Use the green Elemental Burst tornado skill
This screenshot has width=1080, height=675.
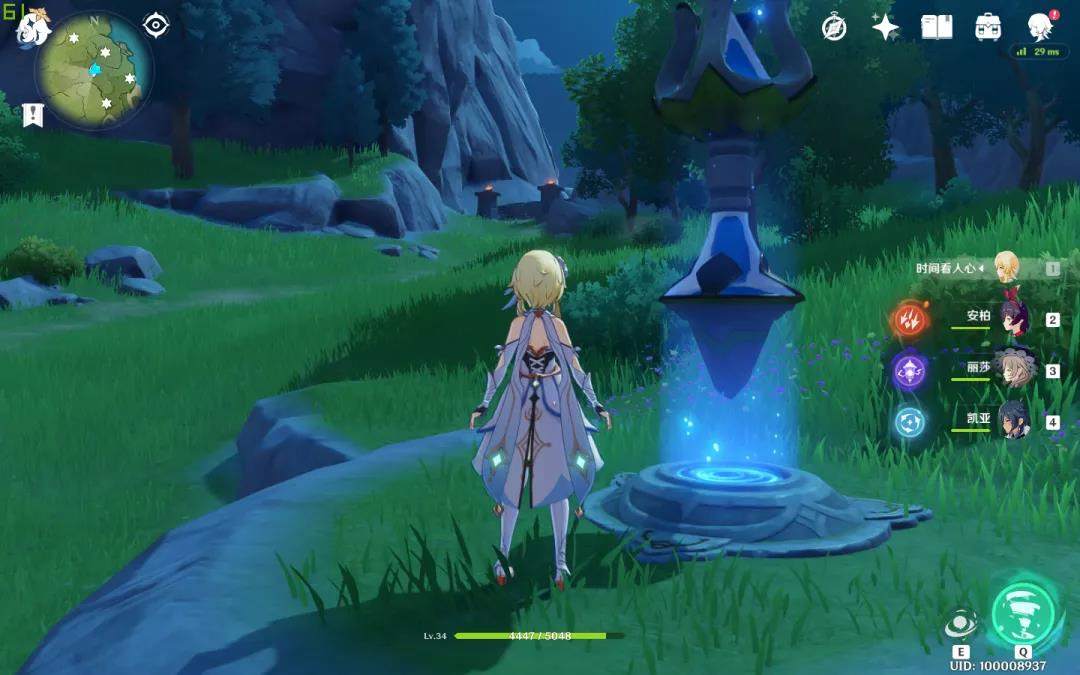tap(1023, 611)
